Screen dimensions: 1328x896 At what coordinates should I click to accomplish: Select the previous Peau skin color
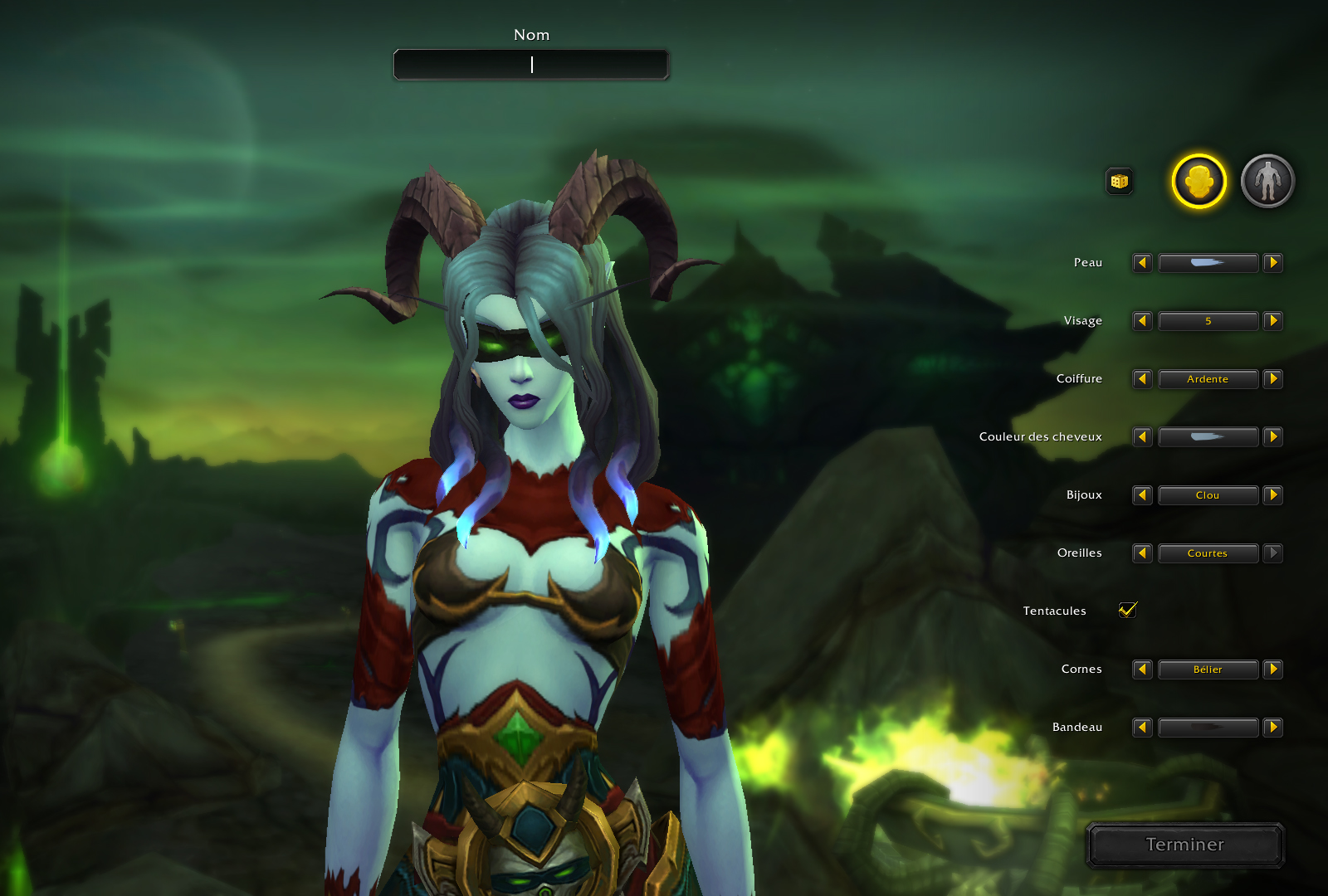(x=1142, y=263)
